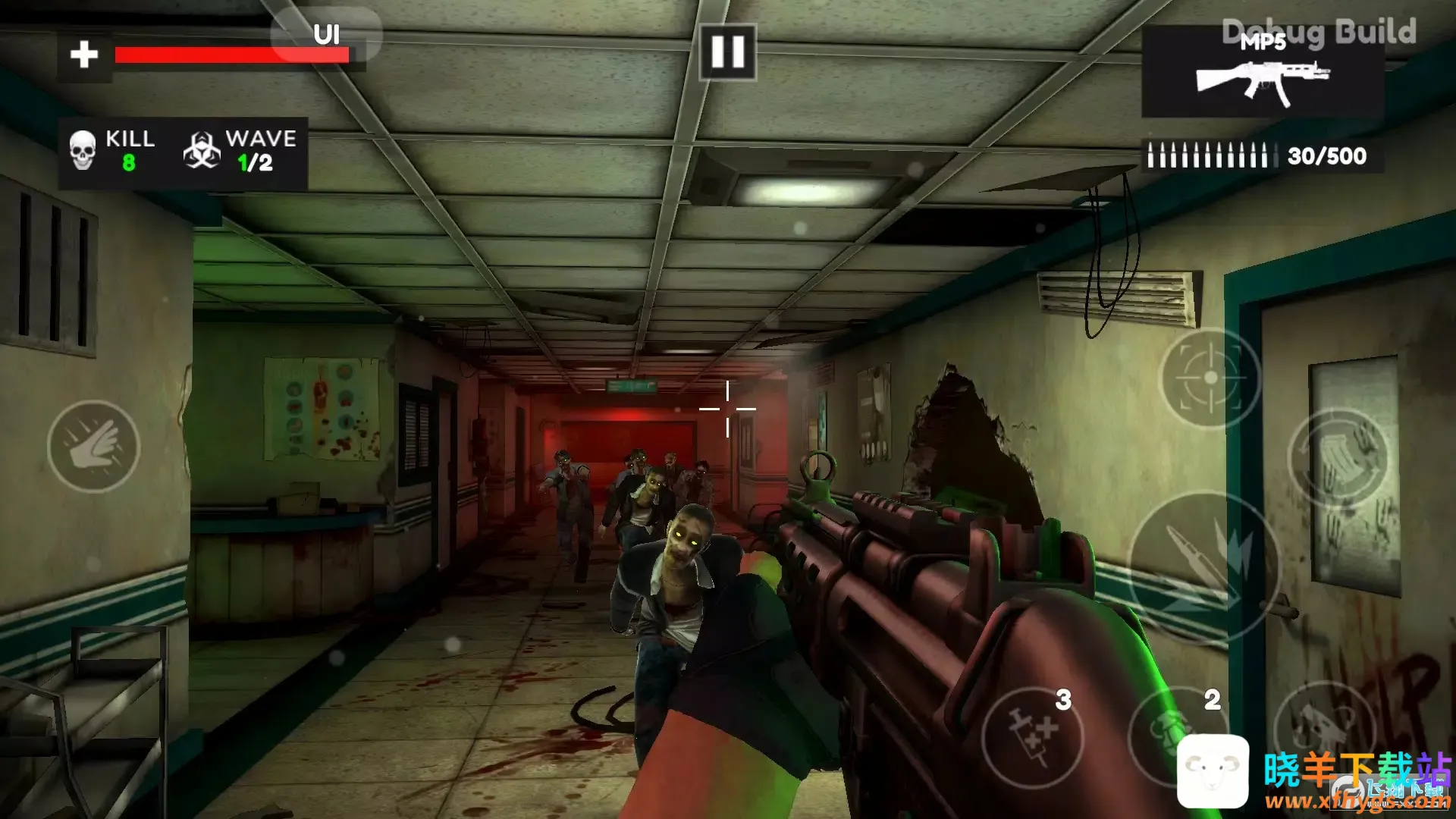Use a medkit syringe

(x=1033, y=736)
